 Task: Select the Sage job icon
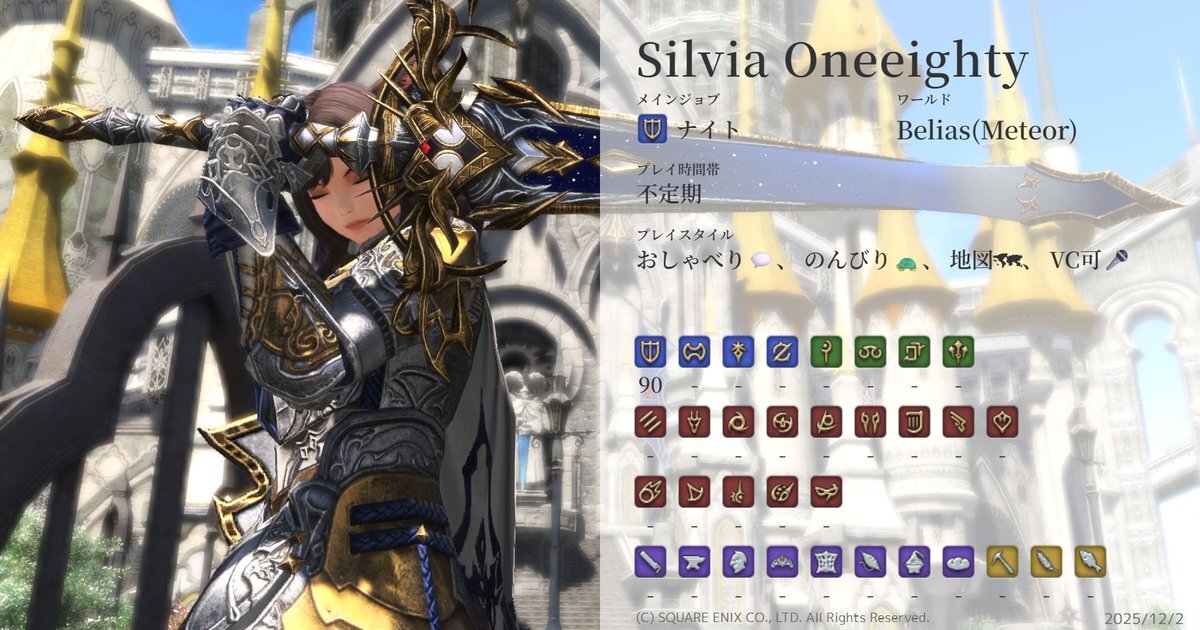click(958, 351)
